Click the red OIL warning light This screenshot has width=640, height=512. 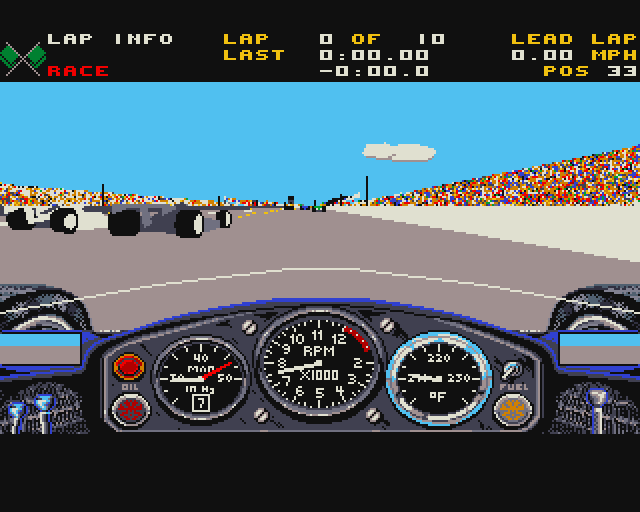[x=128, y=365]
